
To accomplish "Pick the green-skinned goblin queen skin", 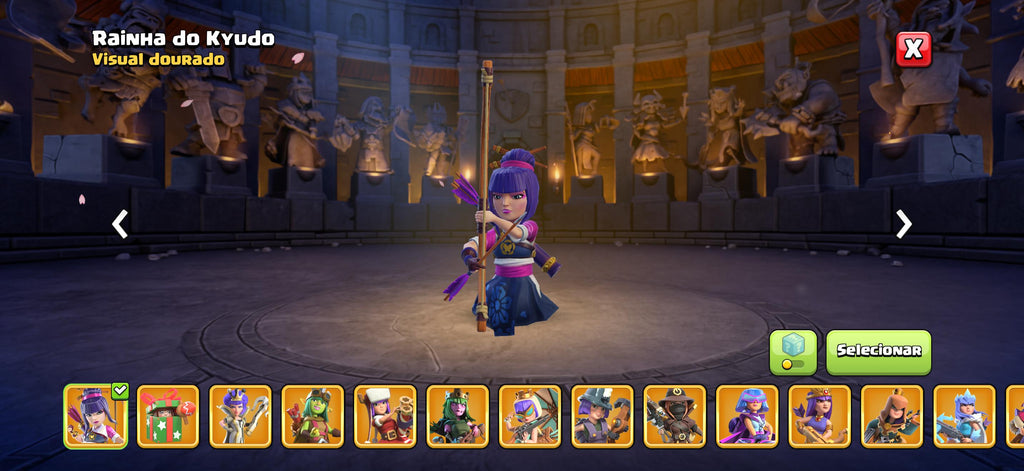I will pos(313,416).
